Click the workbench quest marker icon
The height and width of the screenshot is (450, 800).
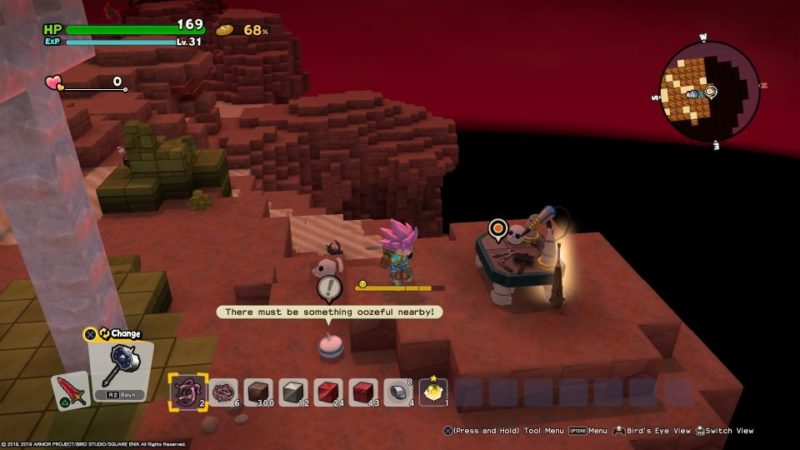pyautogui.click(x=497, y=230)
